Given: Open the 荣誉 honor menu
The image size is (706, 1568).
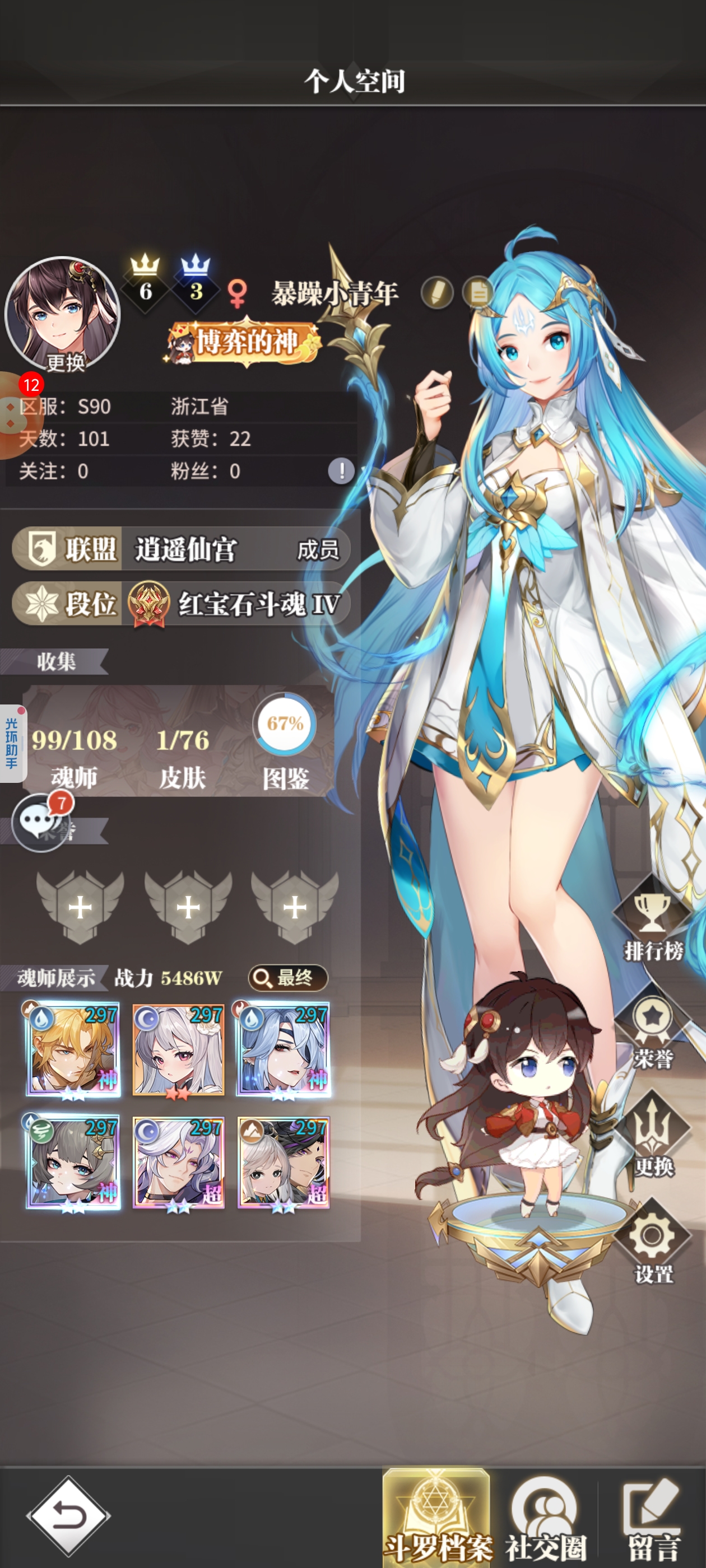Looking at the screenshot, I should click(x=653, y=1032).
